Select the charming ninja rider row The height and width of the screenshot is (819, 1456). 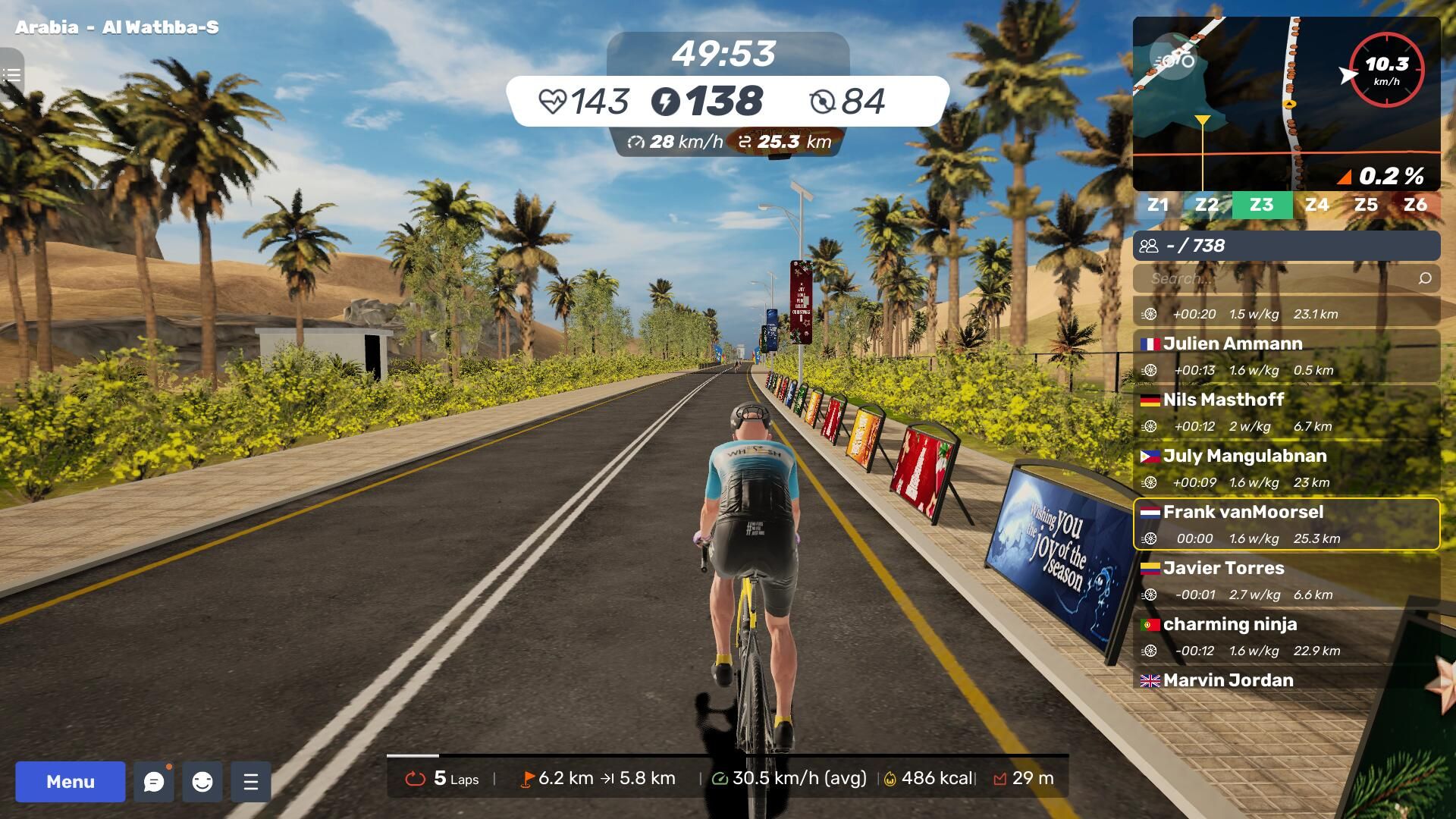1286,636
